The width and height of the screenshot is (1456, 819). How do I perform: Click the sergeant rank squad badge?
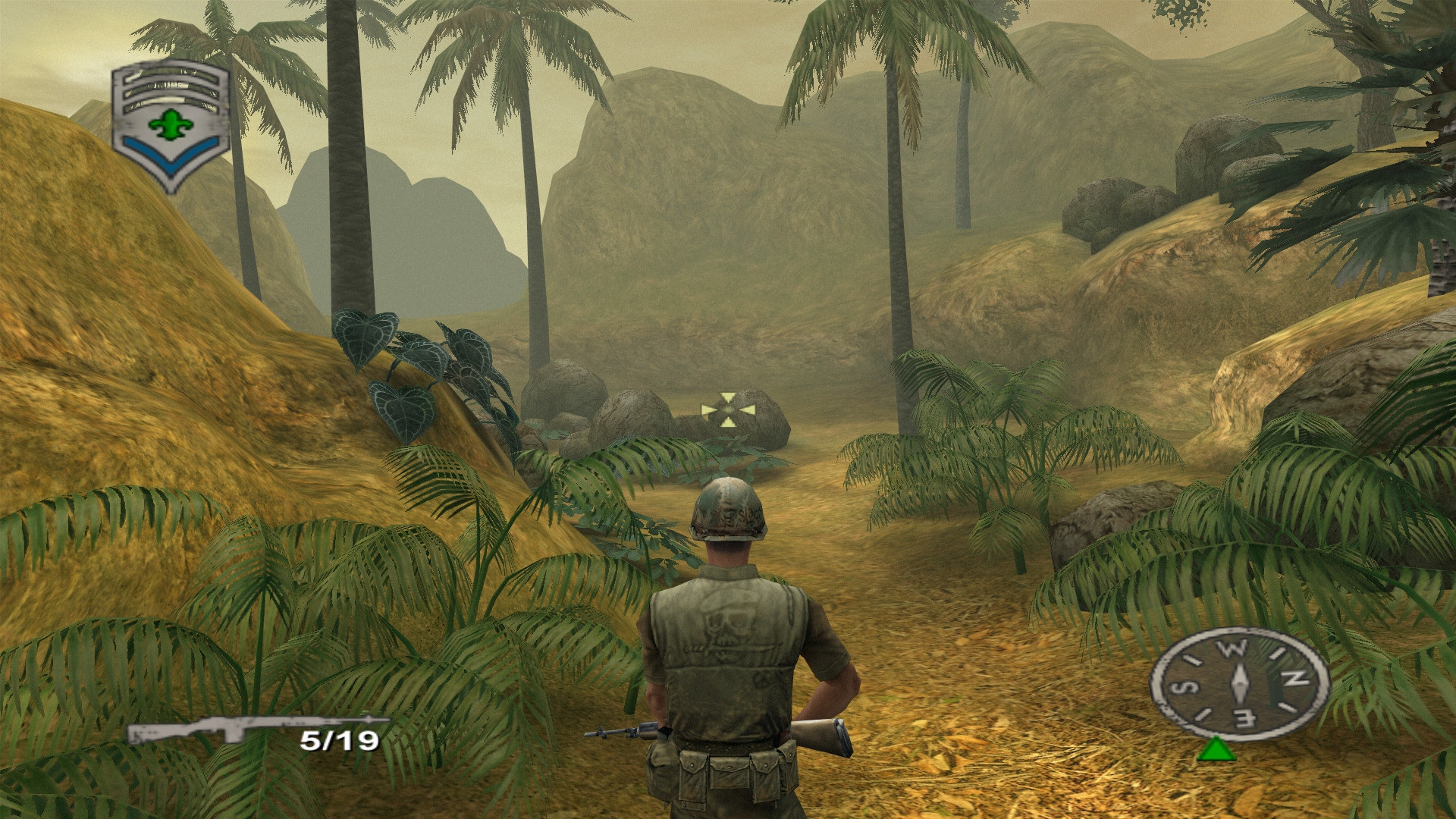tap(171, 124)
